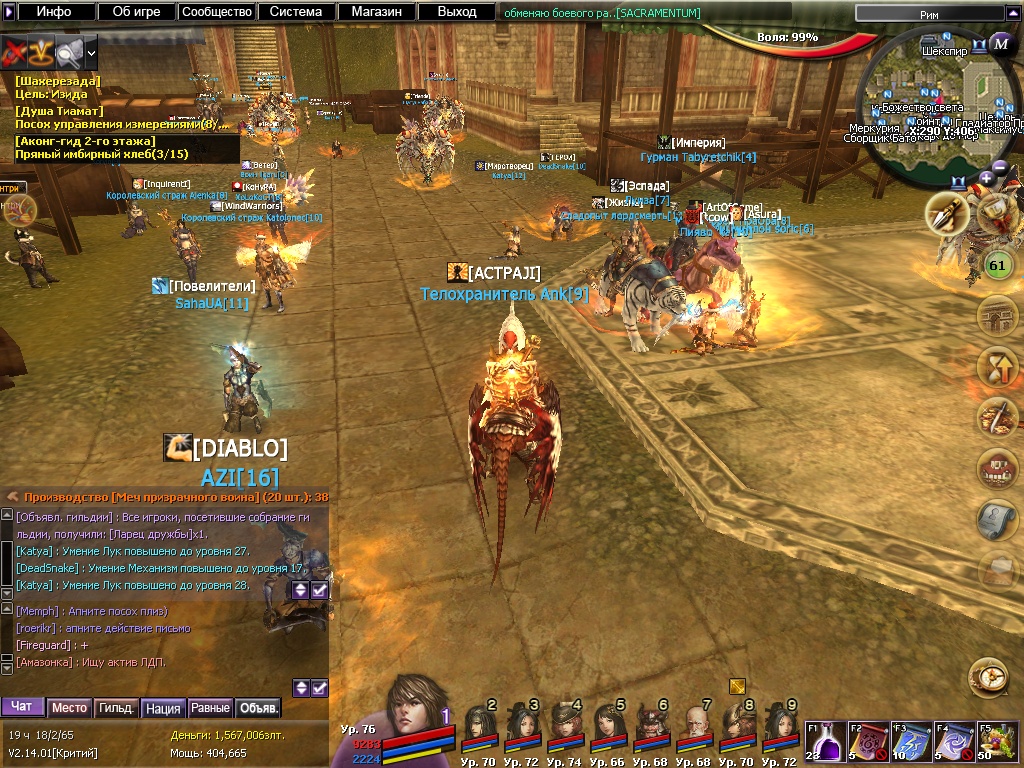Click the Выход exit button
This screenshot has height=768, width=1024.
click(x=457, y=12)
